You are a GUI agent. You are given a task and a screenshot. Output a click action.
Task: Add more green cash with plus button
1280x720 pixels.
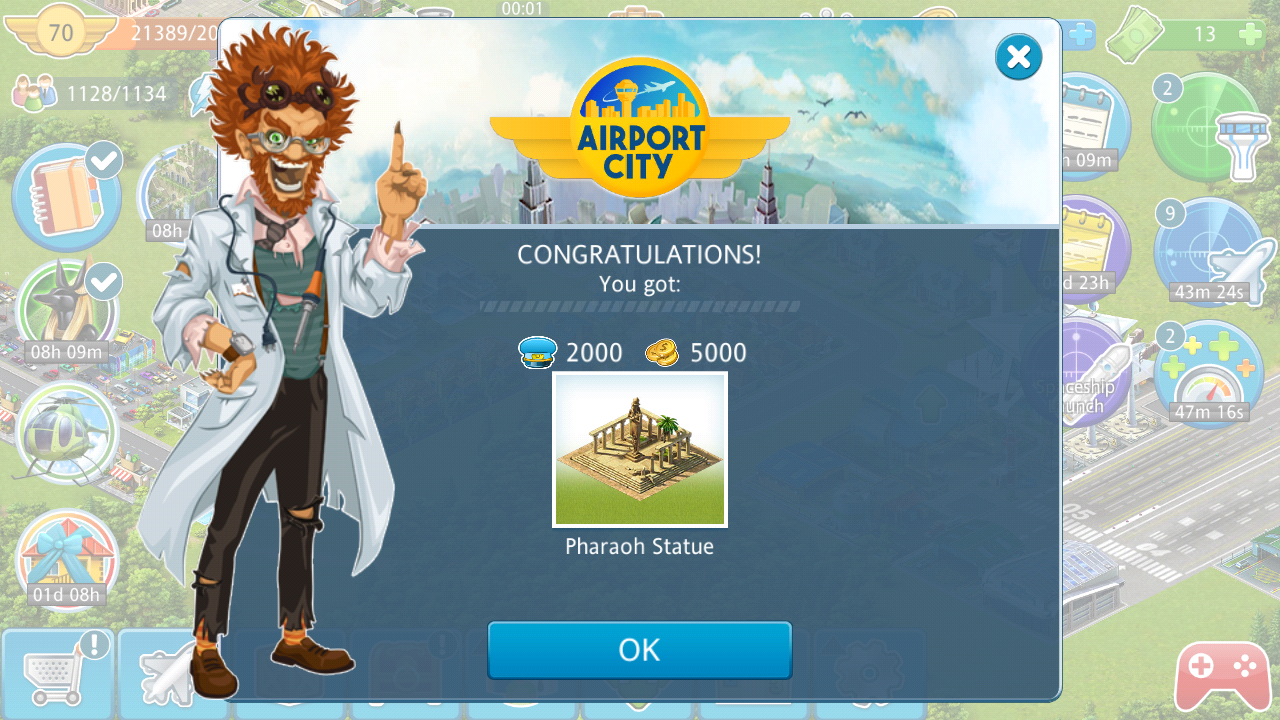click(x=1250, y=35)
